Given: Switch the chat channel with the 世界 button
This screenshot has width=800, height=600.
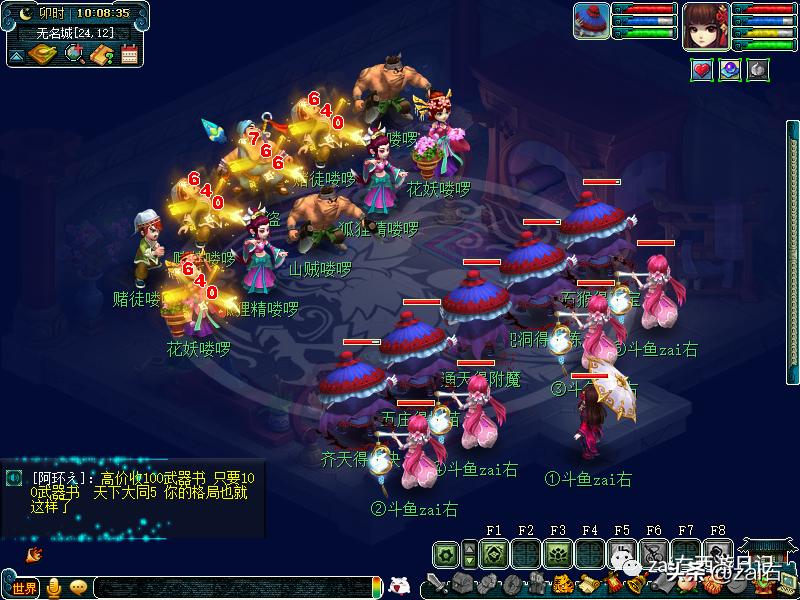Looking at the screenshot, I should 24,588.
